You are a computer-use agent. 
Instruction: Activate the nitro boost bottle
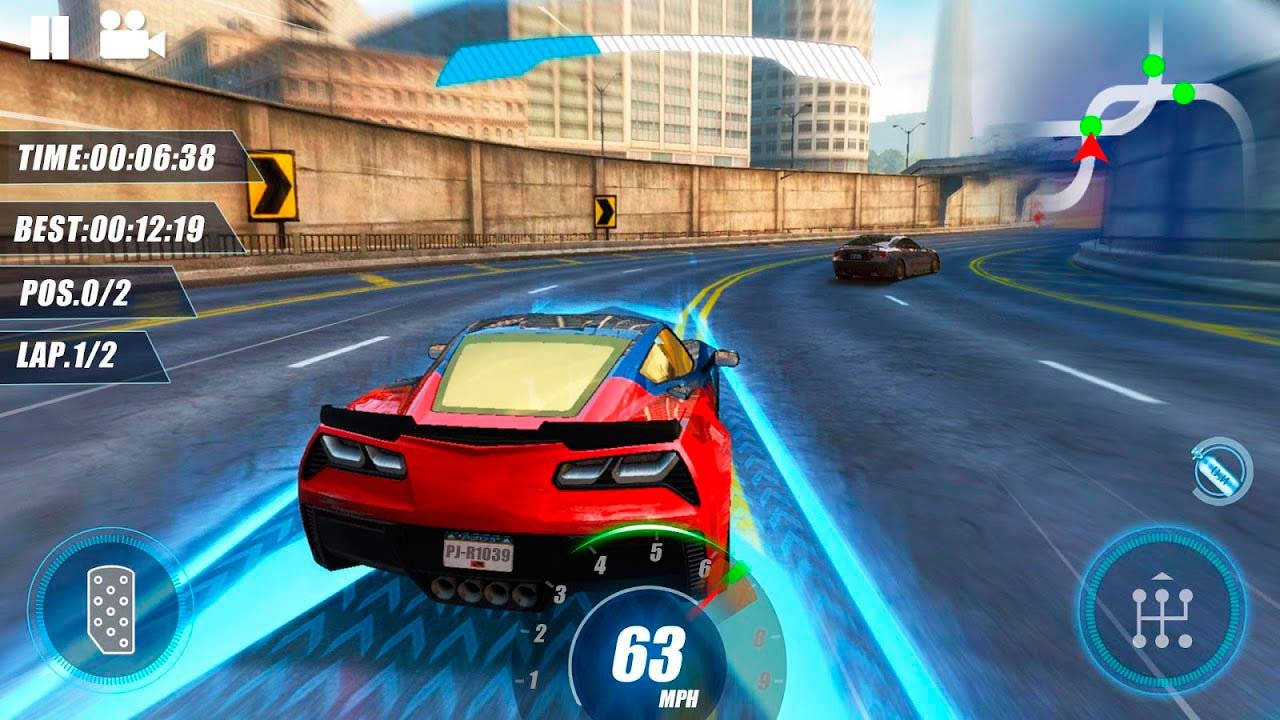1222,471
